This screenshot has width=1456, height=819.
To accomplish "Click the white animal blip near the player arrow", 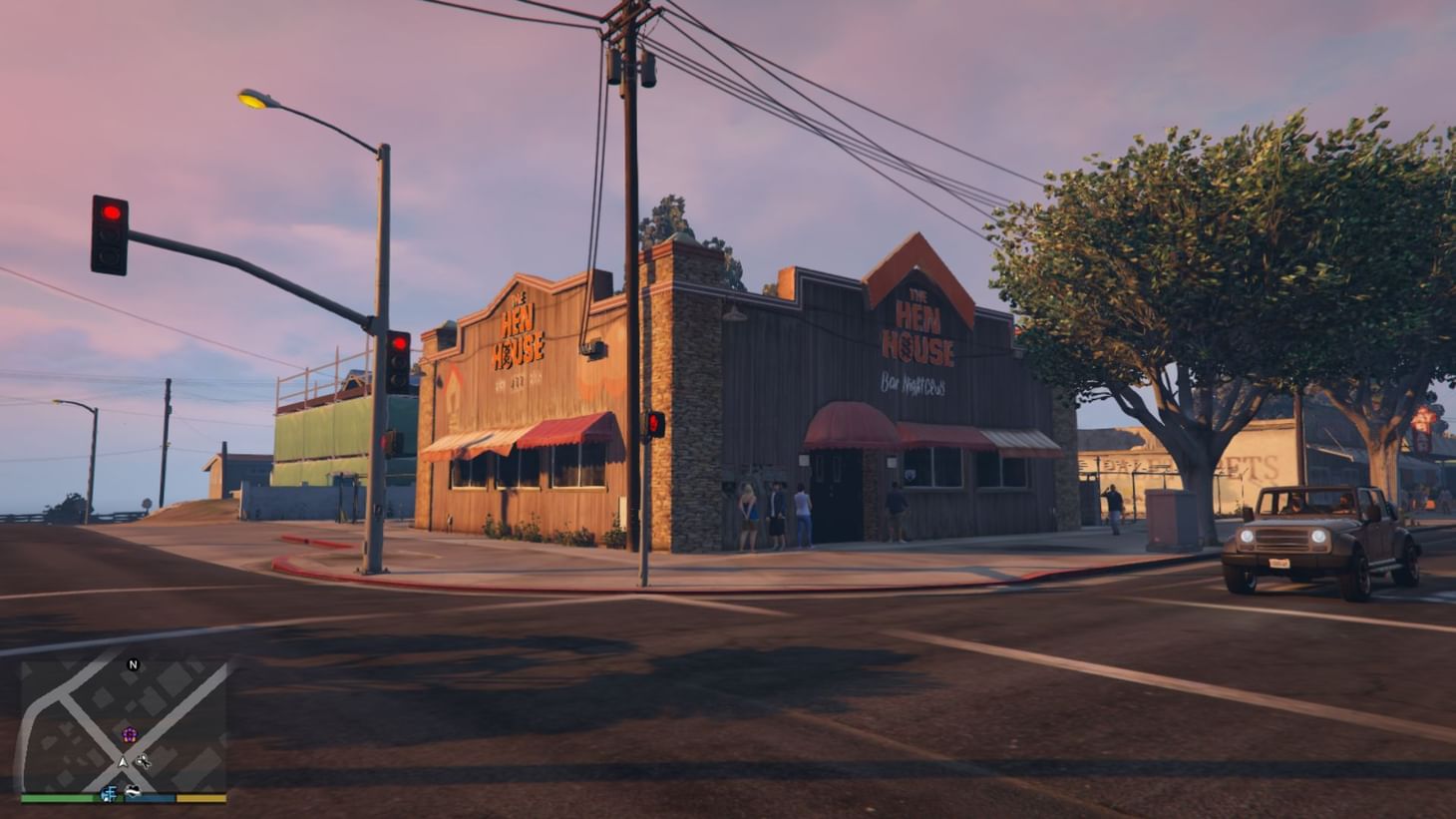I will click(144, 762).
